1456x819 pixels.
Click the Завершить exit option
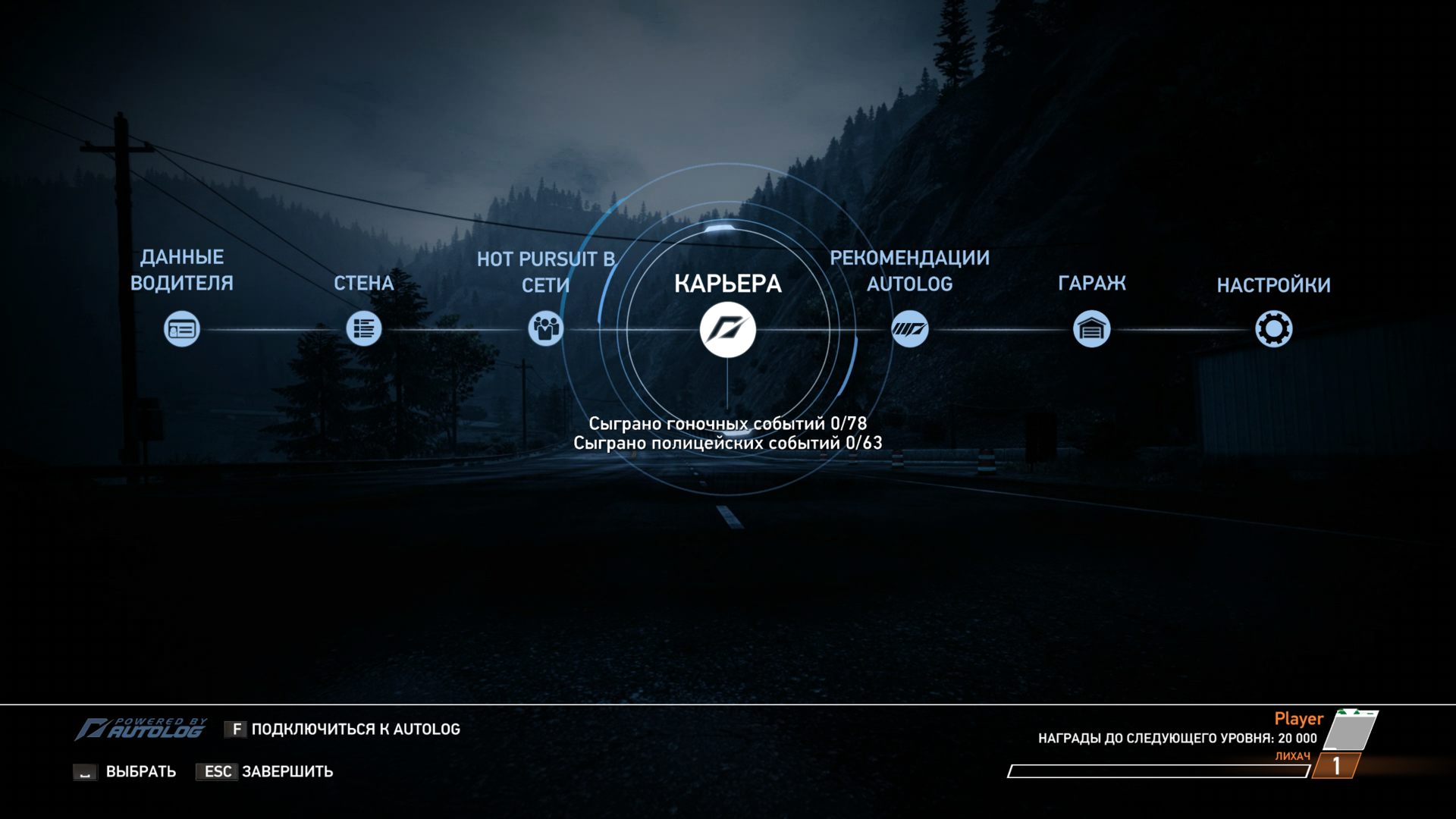point(287,771)
